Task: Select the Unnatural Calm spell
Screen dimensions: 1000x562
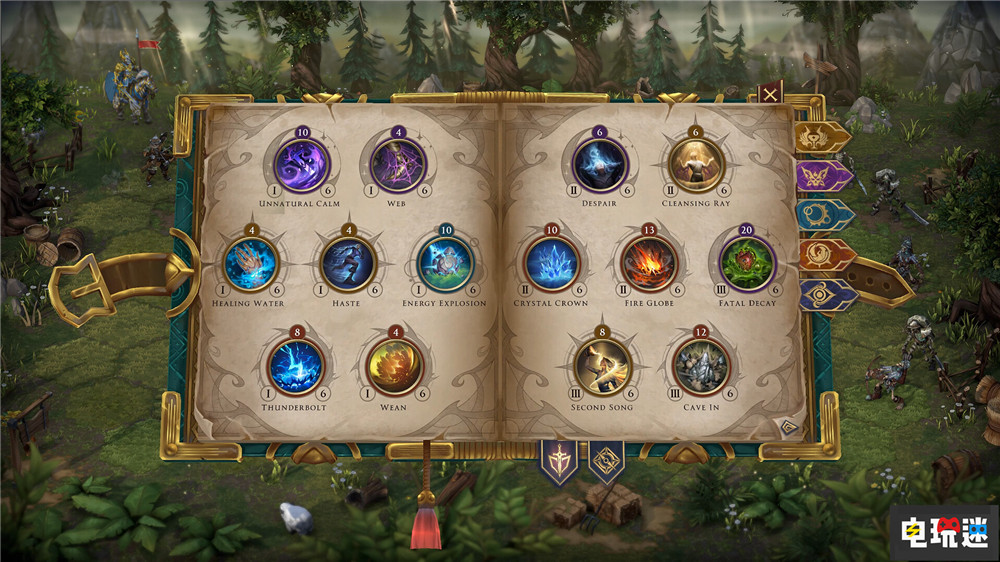Action: click(301, 165)
